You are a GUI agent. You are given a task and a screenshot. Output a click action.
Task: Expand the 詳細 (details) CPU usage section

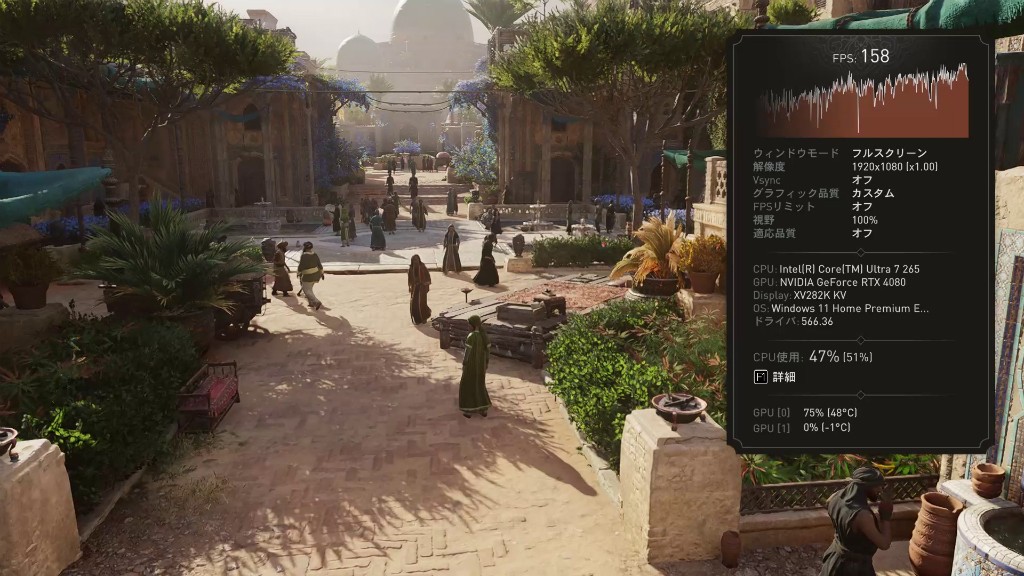click(775, 377)
